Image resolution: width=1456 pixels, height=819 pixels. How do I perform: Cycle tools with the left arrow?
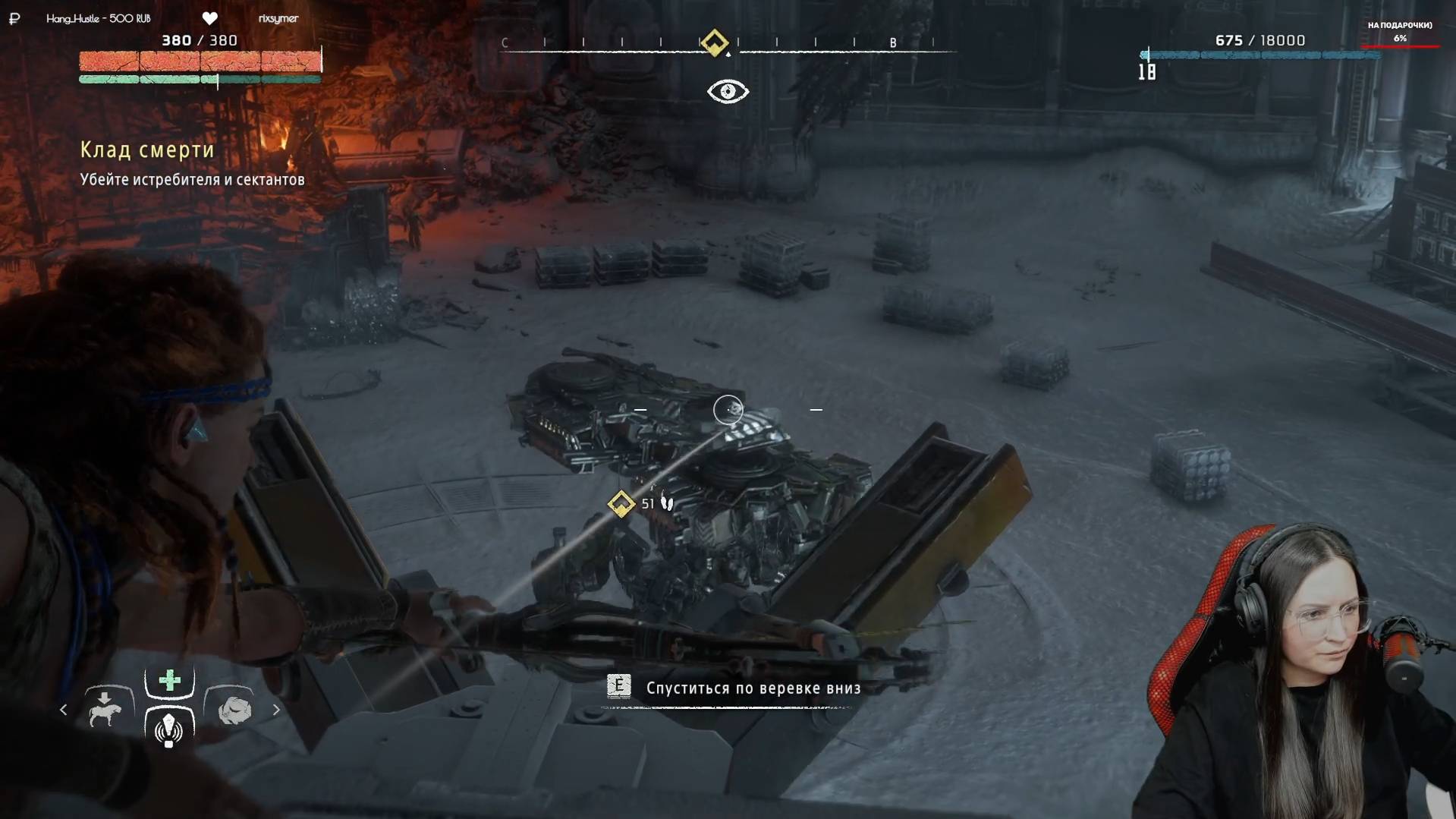[x=64, y=710]
